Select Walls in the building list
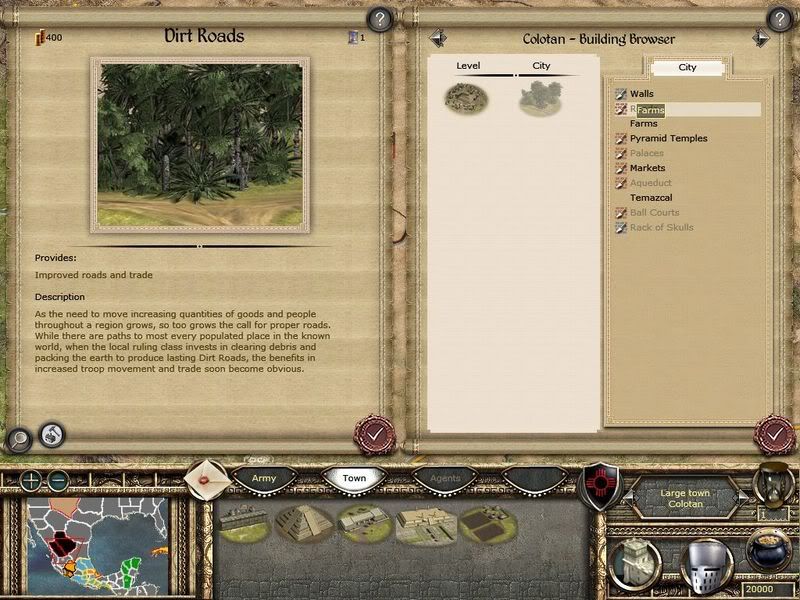The width and height of the screenshot is (800, 600). tap(642, 94)
